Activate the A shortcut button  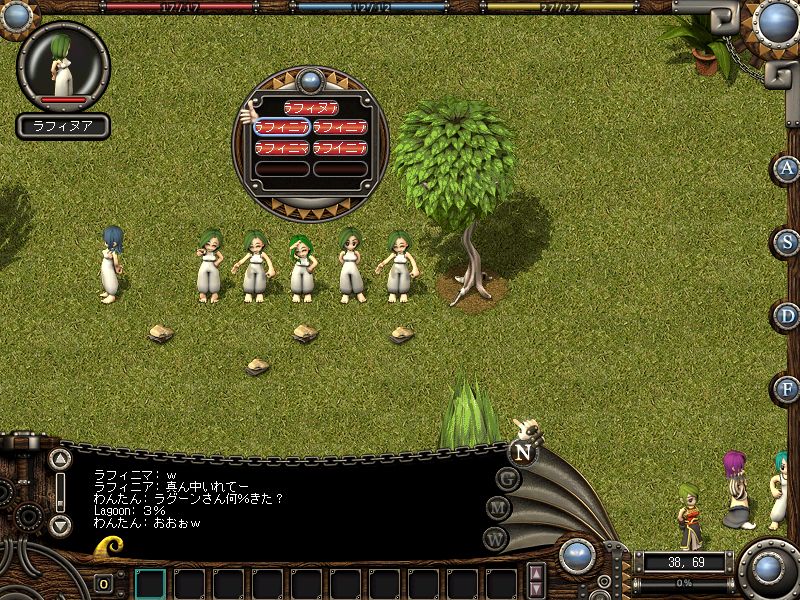coord(787,168)
